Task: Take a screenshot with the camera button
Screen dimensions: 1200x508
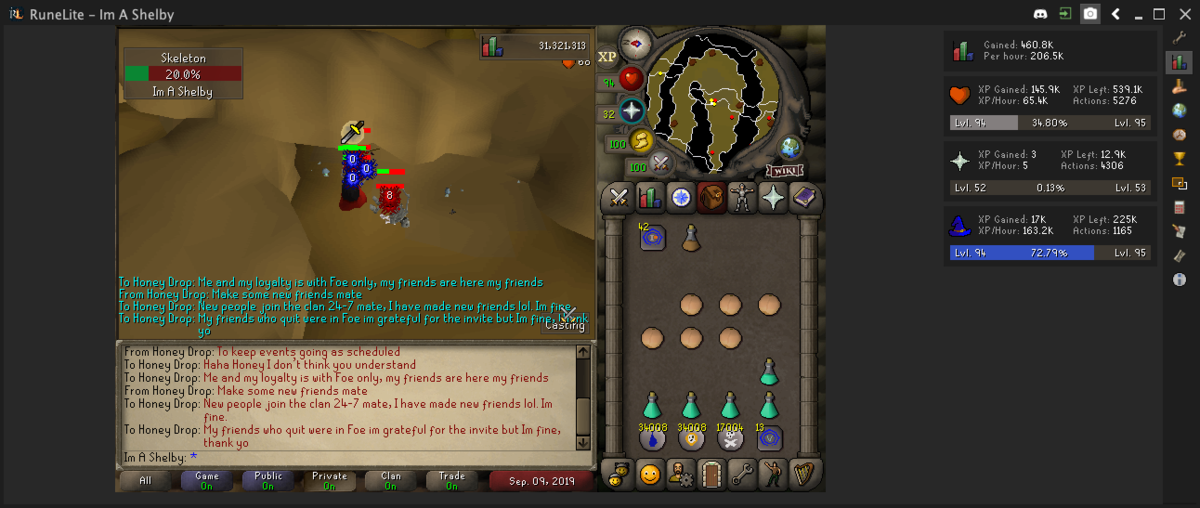Action: (x=1090, y=14)
